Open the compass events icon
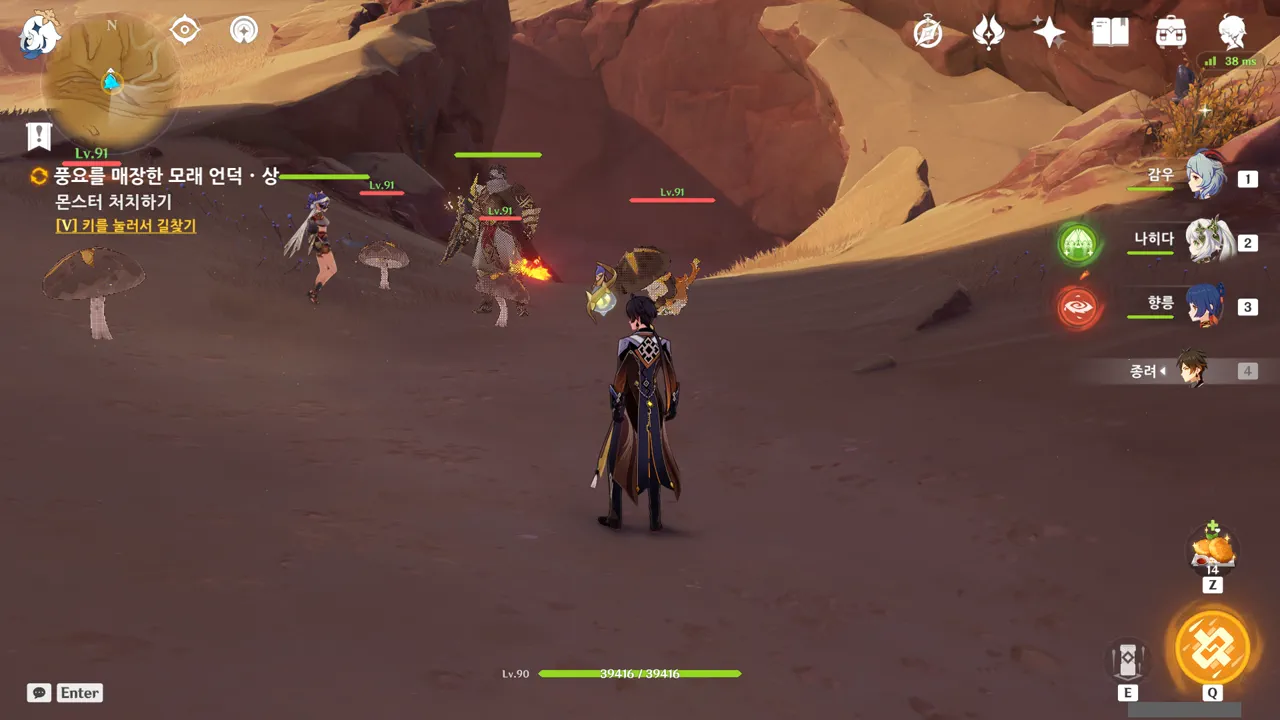 point(928,33)
